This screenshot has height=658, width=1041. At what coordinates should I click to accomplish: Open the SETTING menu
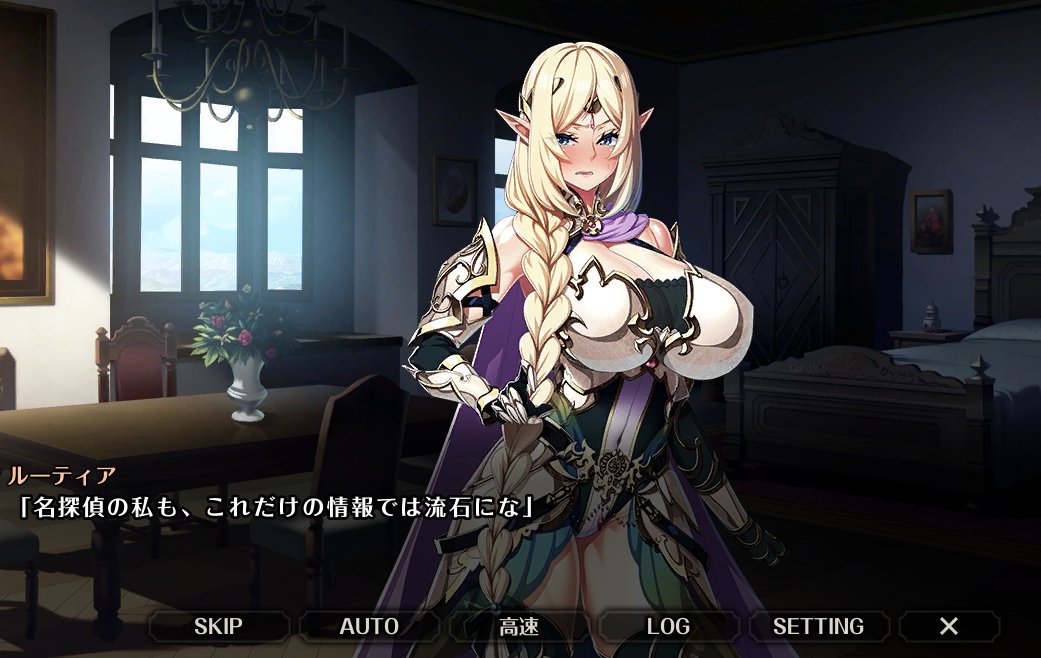click(818, 627)
